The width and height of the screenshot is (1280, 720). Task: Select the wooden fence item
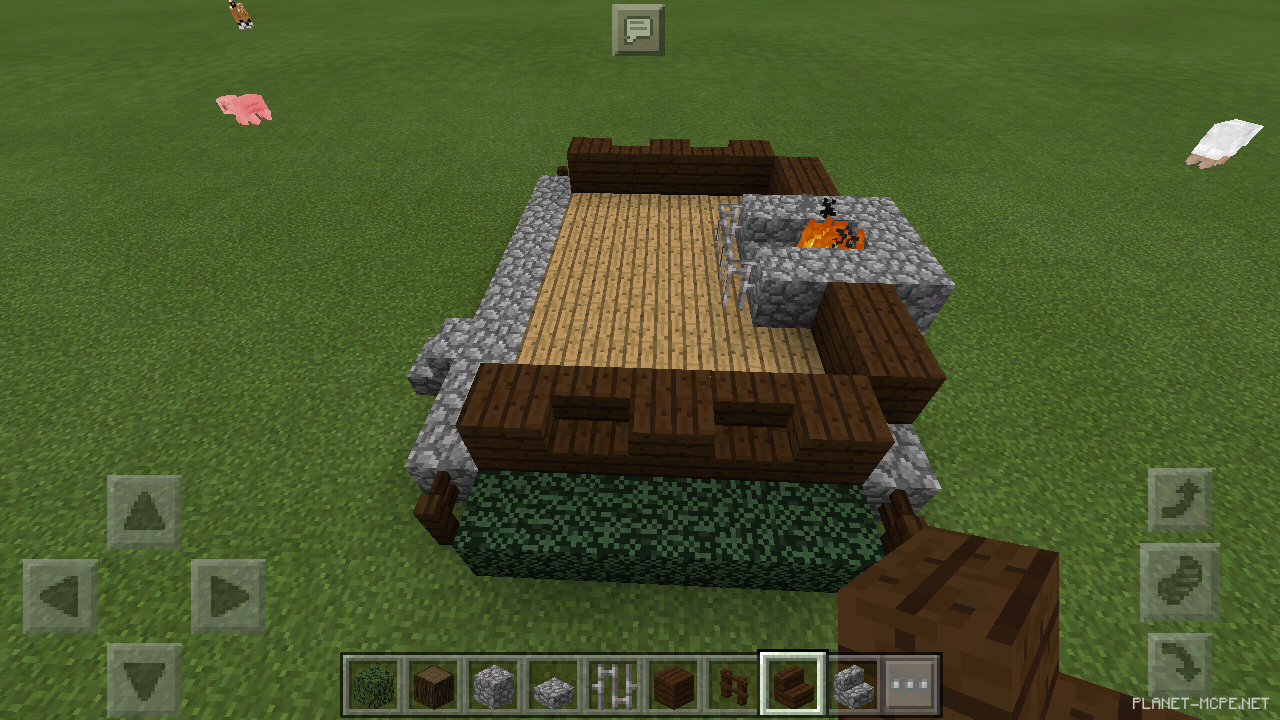733,683
